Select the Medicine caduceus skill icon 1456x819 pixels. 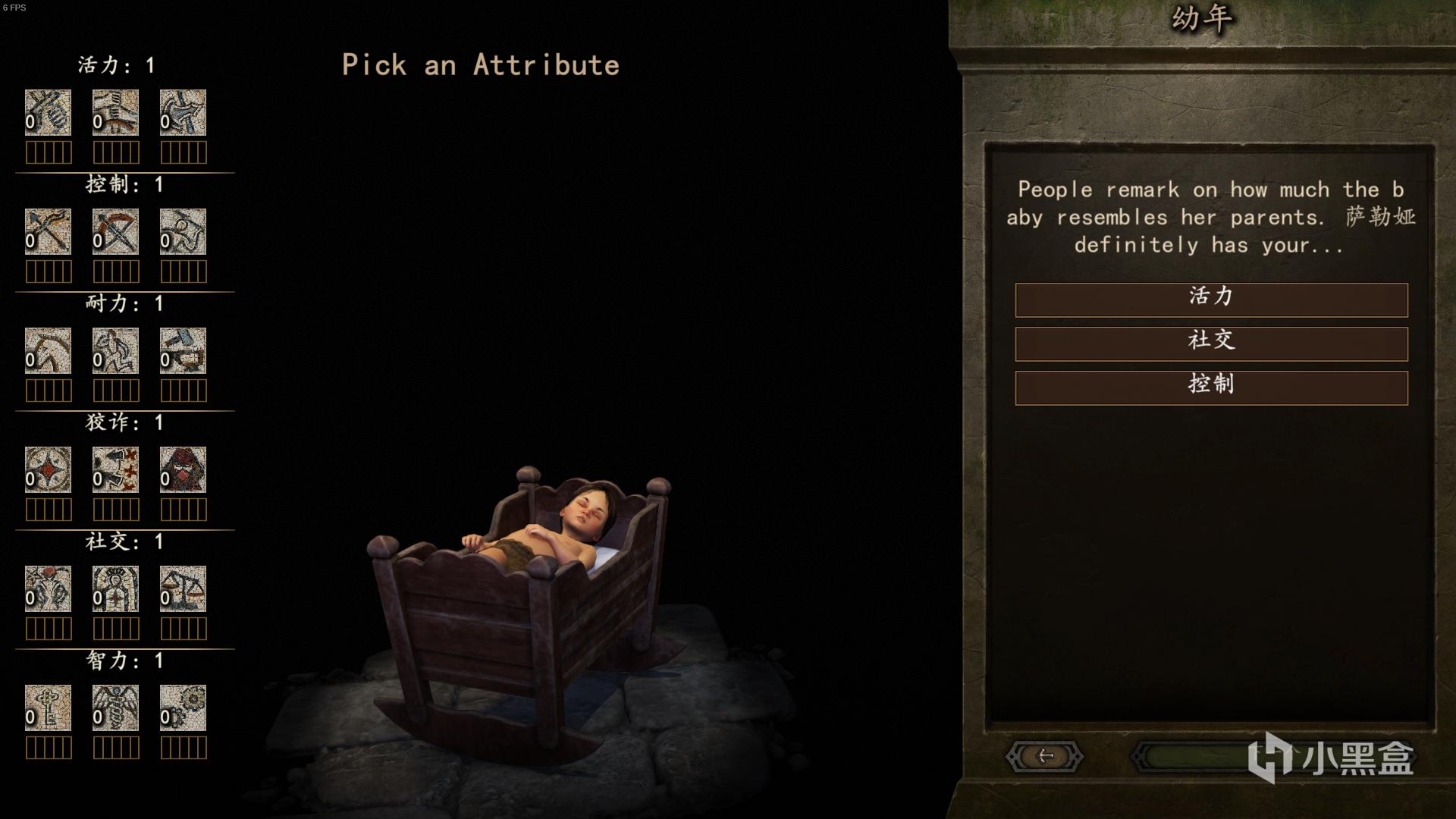point(115,708)
